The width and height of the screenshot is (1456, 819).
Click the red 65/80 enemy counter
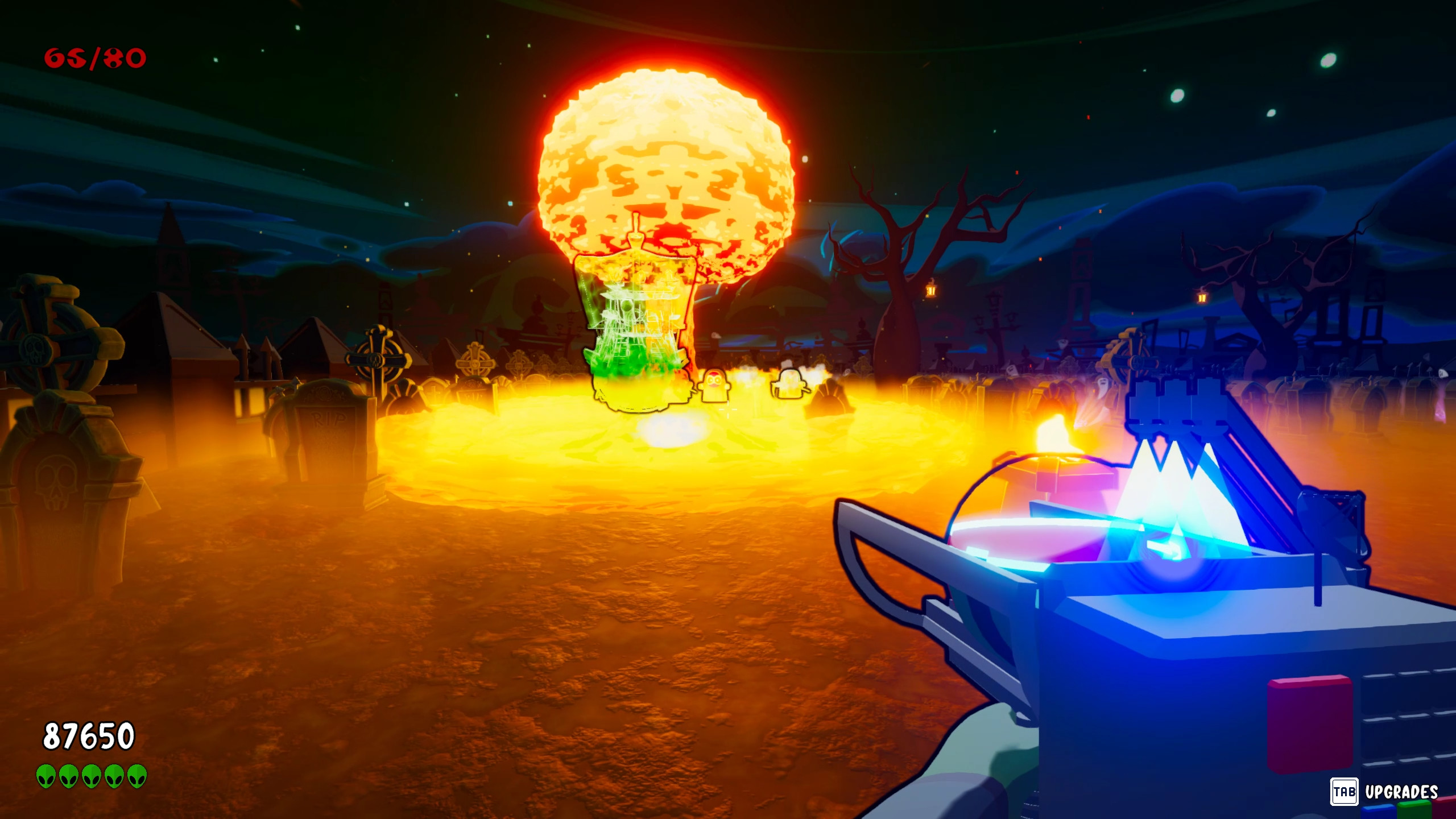(x=94, y=57)
